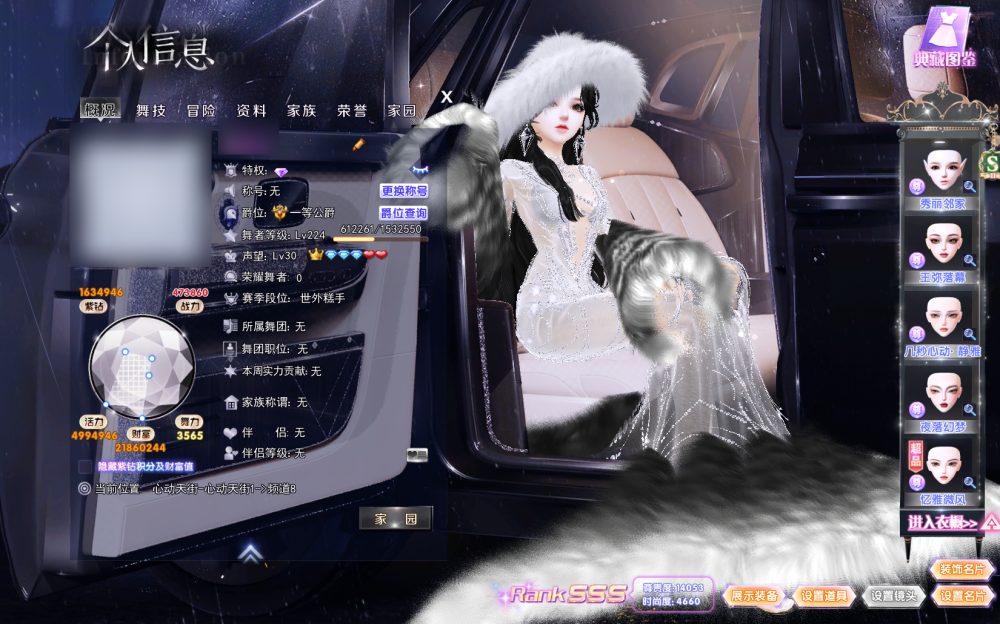Image resolution: width=1000 pixels, height=624 pixels.
Task: Show the 家族 tab
Action: [x=301, y=111]
